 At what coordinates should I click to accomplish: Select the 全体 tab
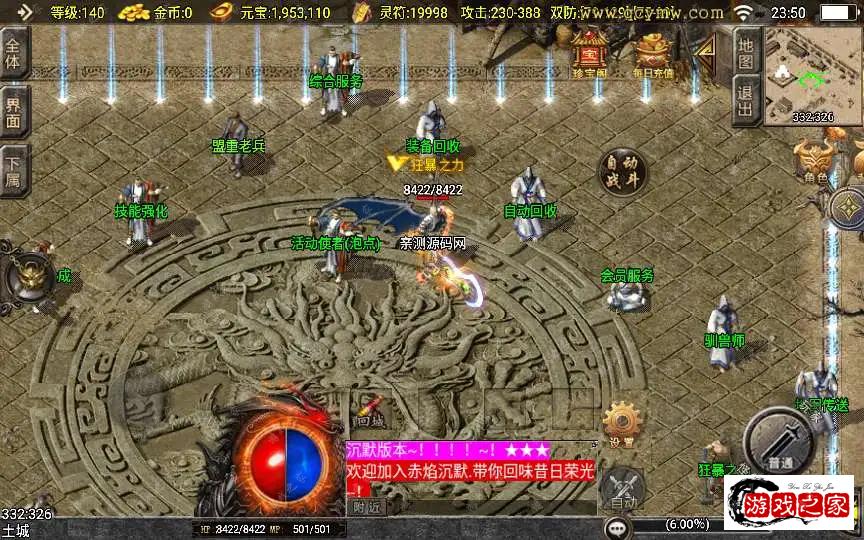click(x=14, y=54)
